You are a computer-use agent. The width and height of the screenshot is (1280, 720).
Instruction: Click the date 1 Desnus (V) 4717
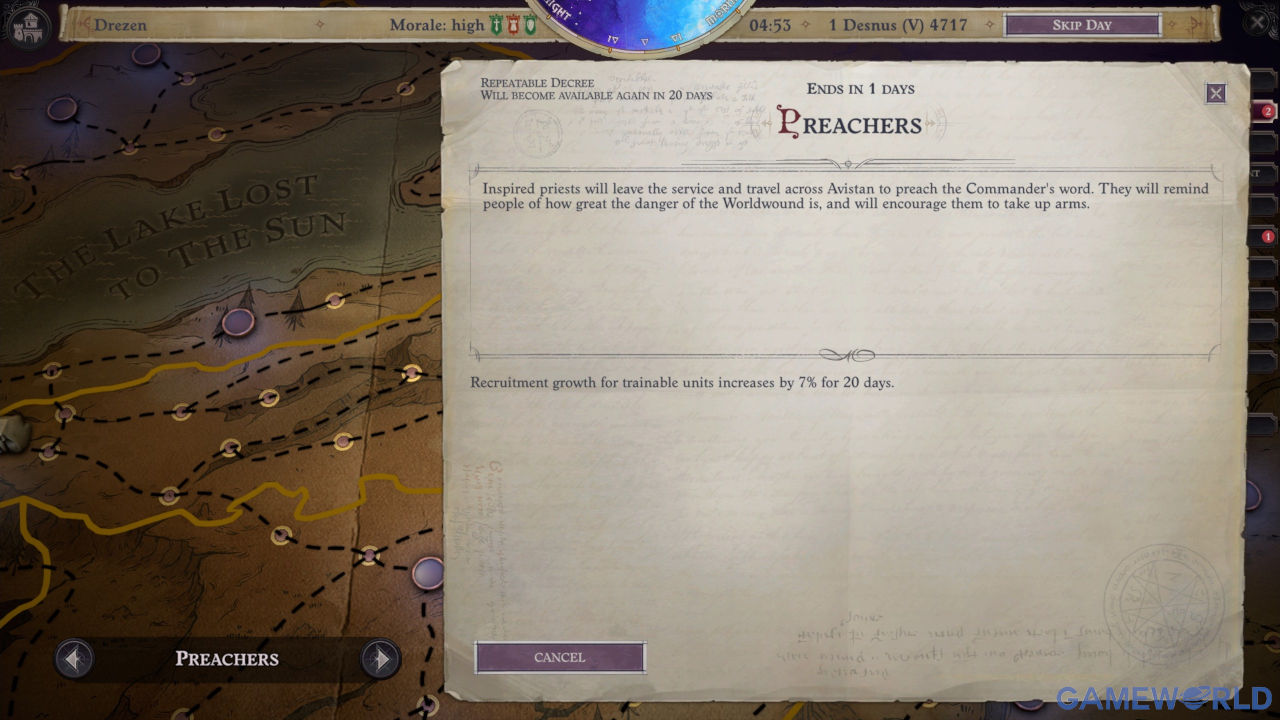[900, 24]
